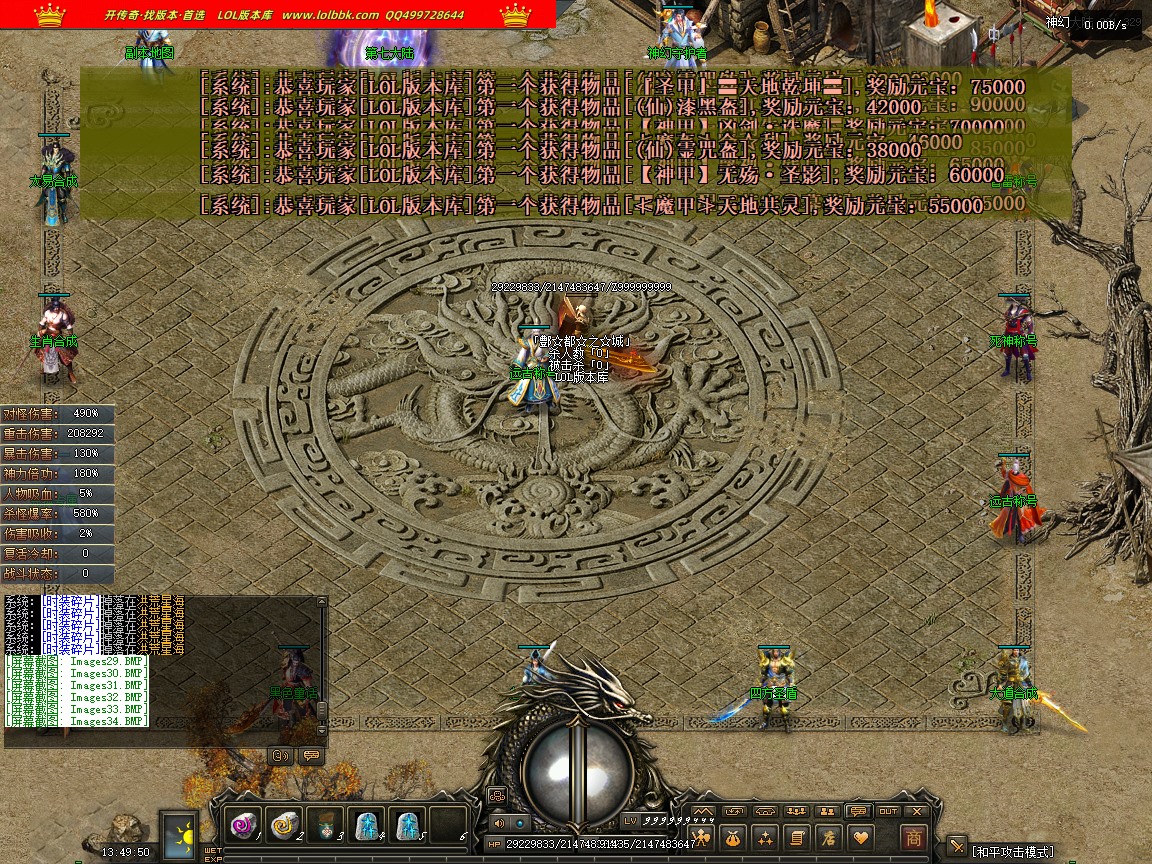Open the skills panel with sparkle icon

pyautogui.click(x=765, y=837)
